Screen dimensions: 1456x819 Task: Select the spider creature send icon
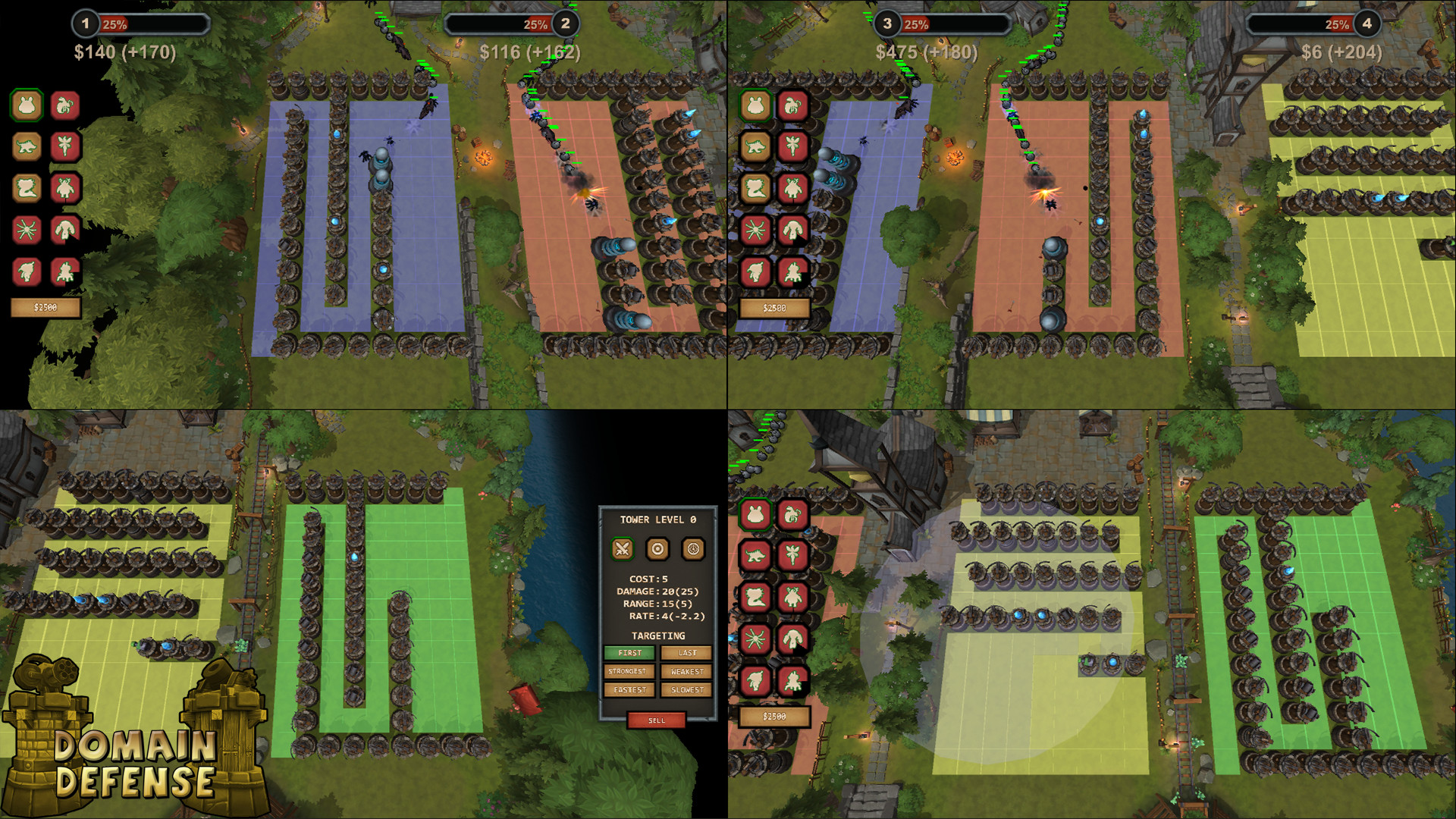[26, 230]
